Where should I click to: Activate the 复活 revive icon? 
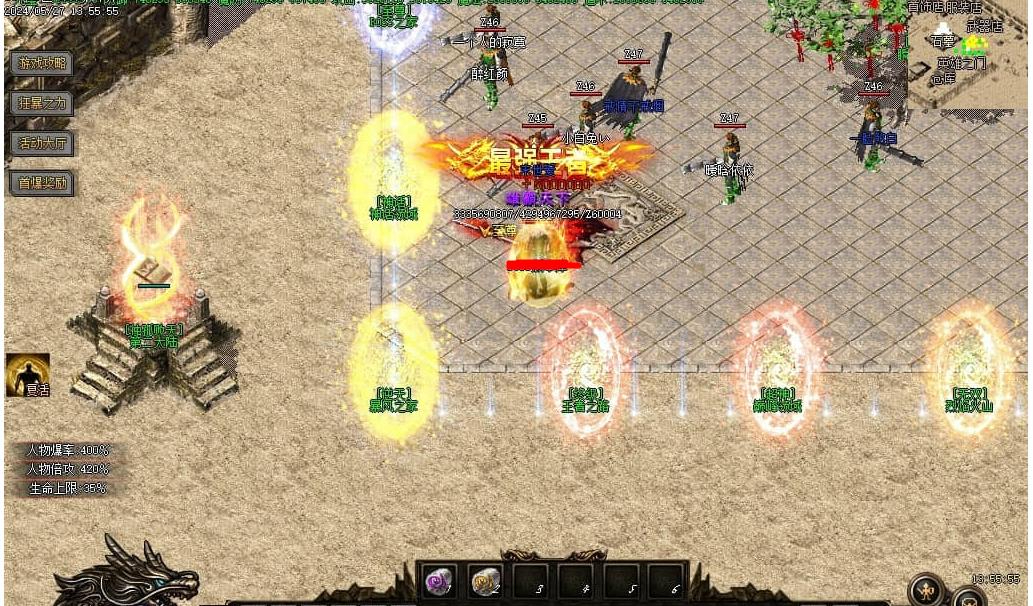(27, 374)
